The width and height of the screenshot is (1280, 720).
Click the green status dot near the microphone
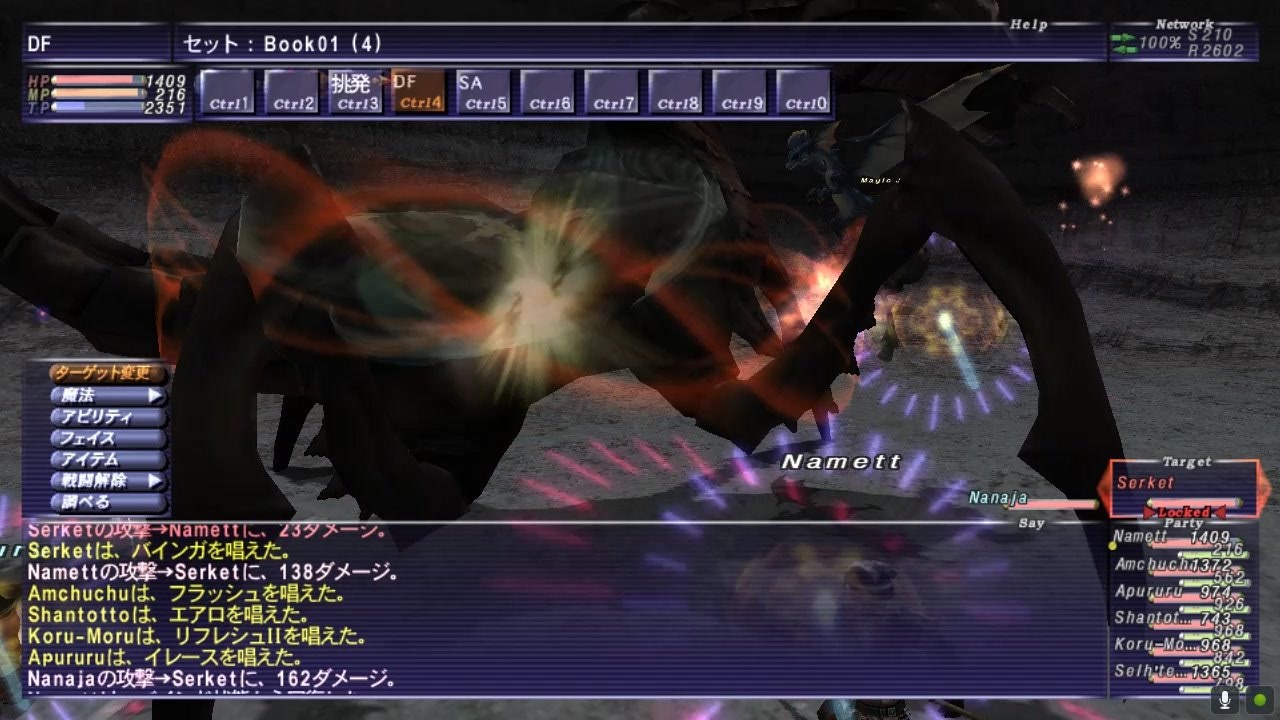click(x=1258, y=699)
